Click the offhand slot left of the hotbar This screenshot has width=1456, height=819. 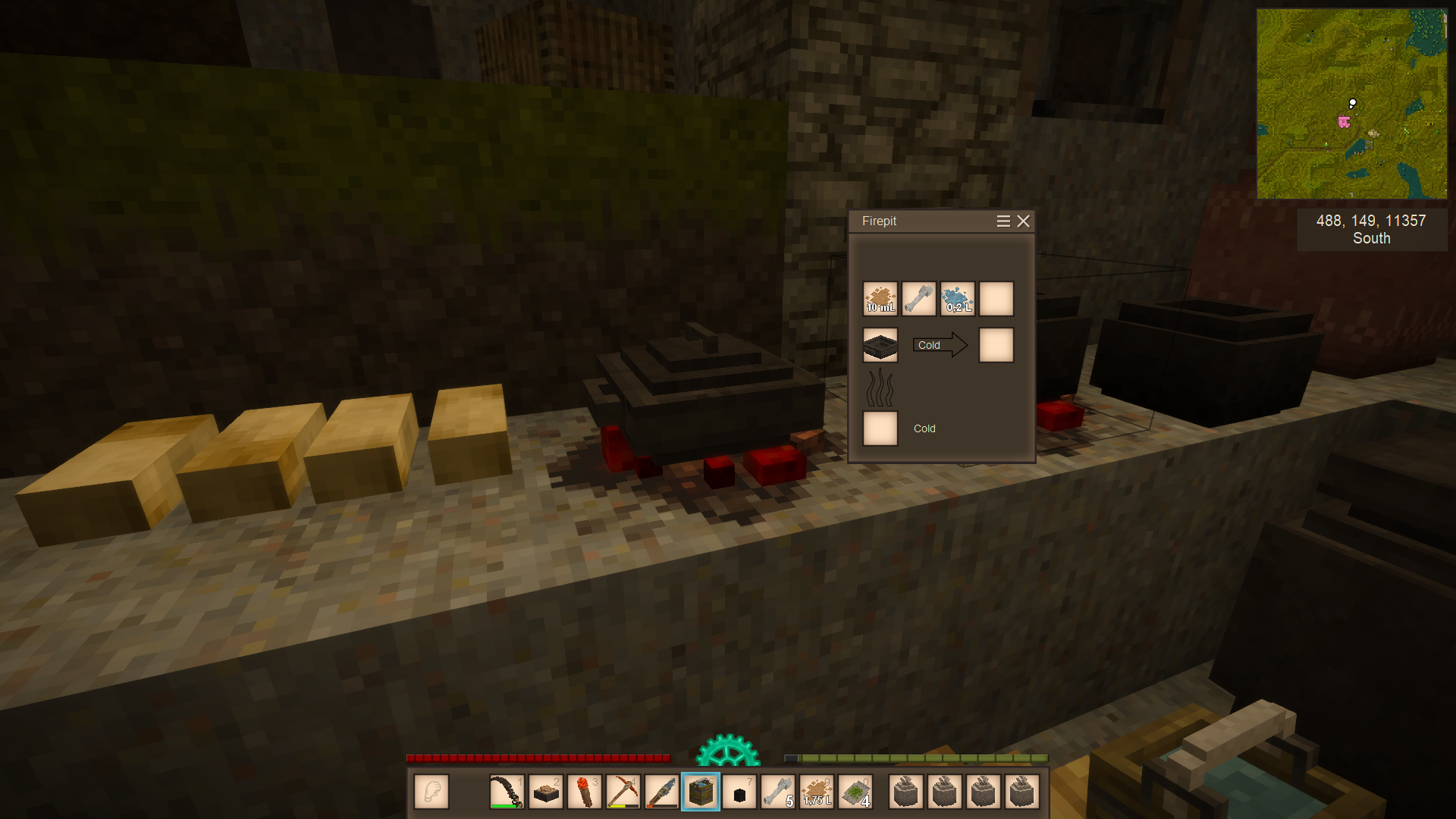coord(431,792)
